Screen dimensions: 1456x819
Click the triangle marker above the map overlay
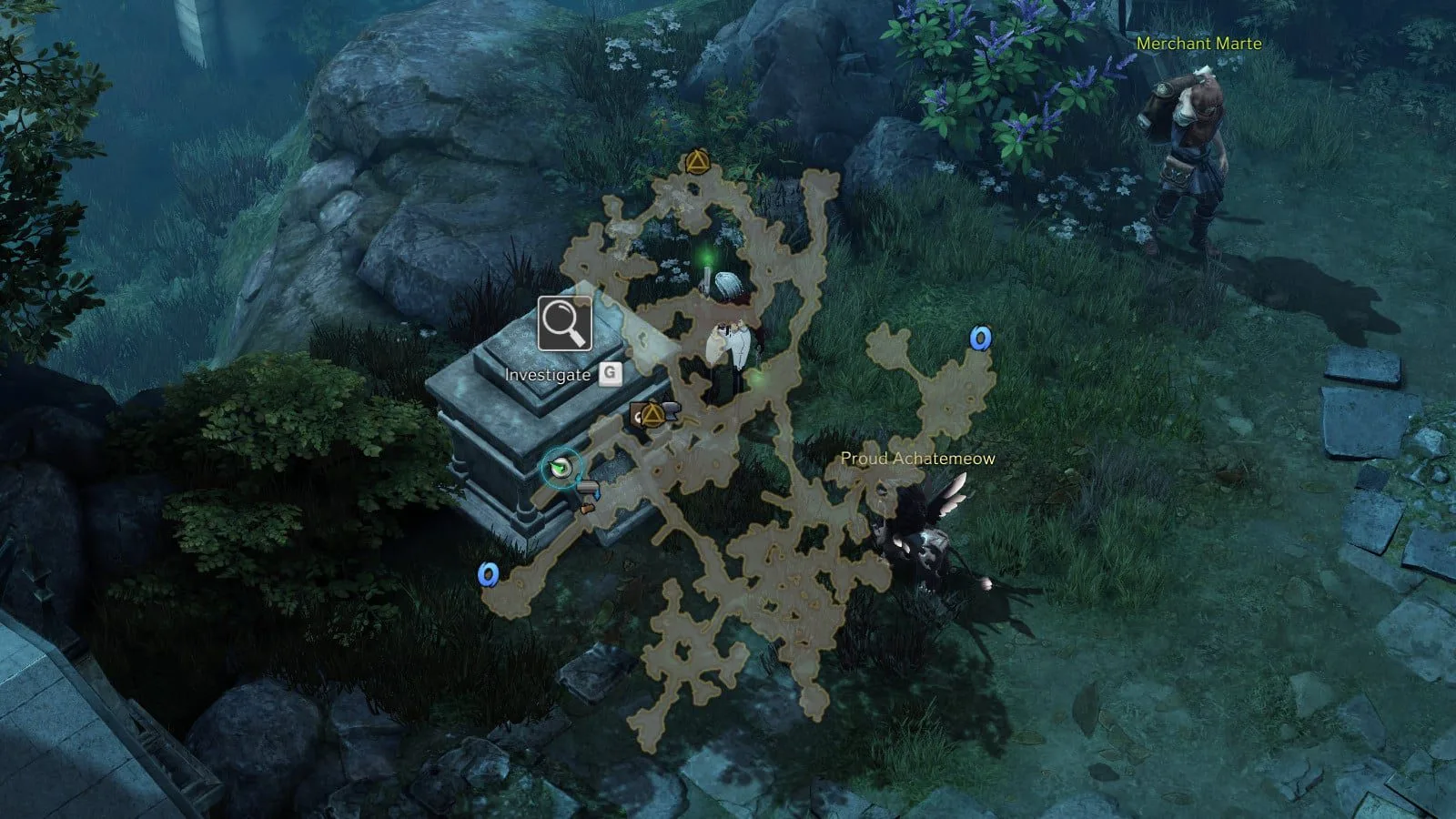(697, 163)
